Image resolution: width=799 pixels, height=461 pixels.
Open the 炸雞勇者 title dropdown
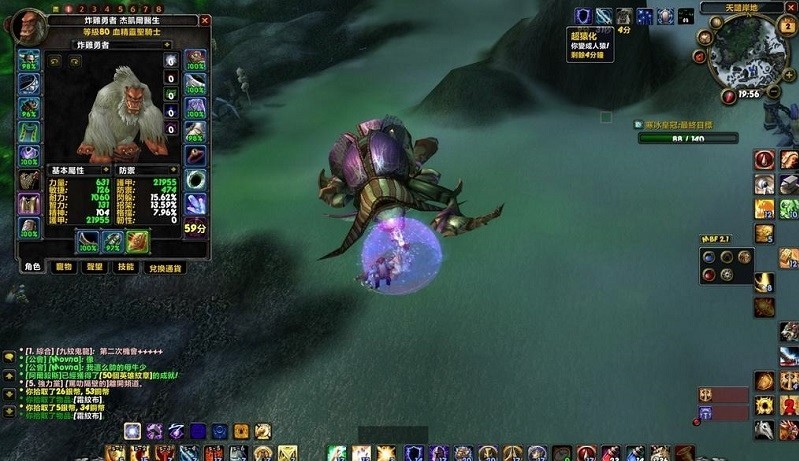tap(167, 45)
